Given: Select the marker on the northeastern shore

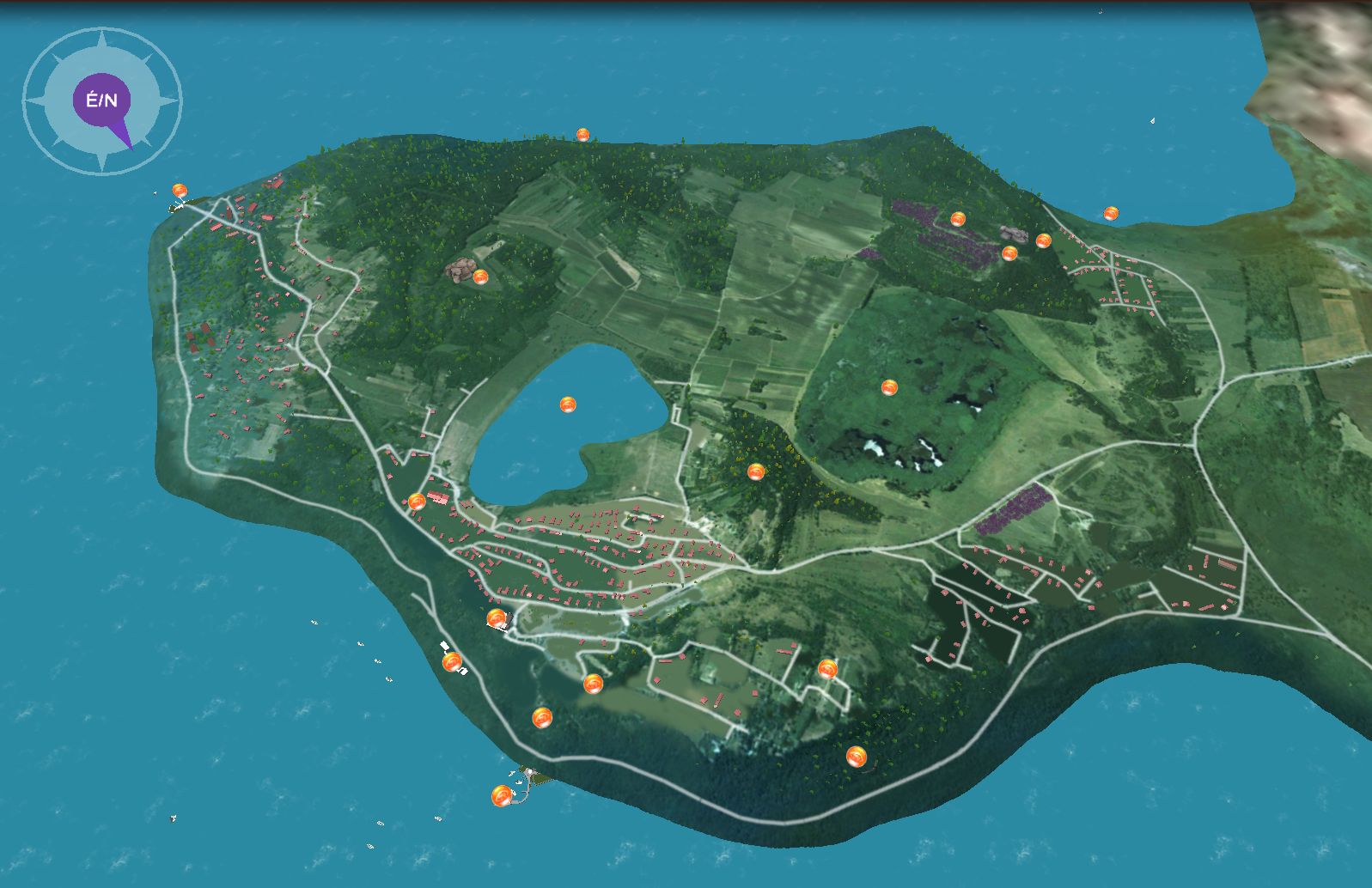Looking at the screenshot, I should [x=1111, y=213].
